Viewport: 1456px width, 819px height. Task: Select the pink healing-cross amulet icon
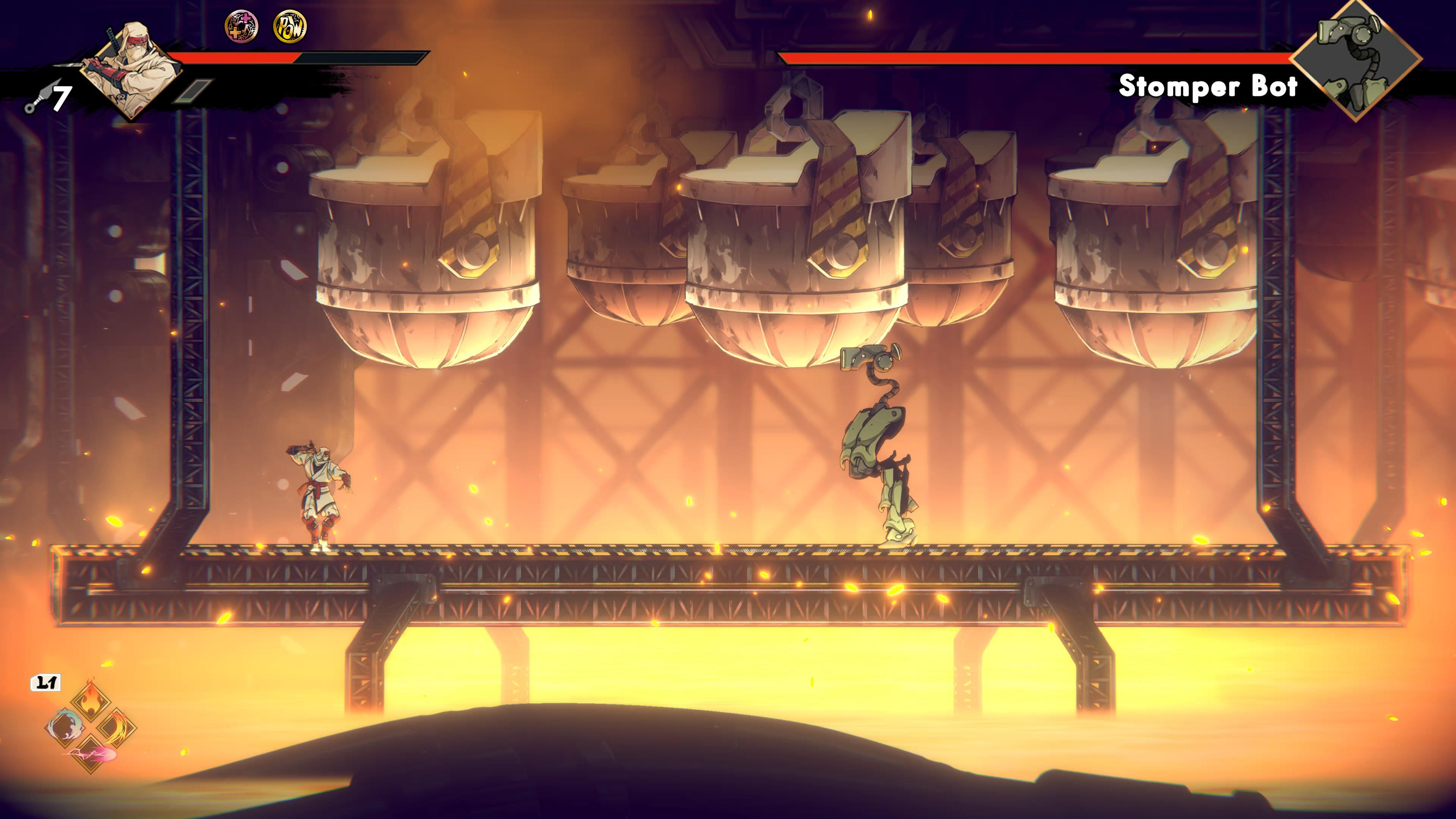point(242,27)
